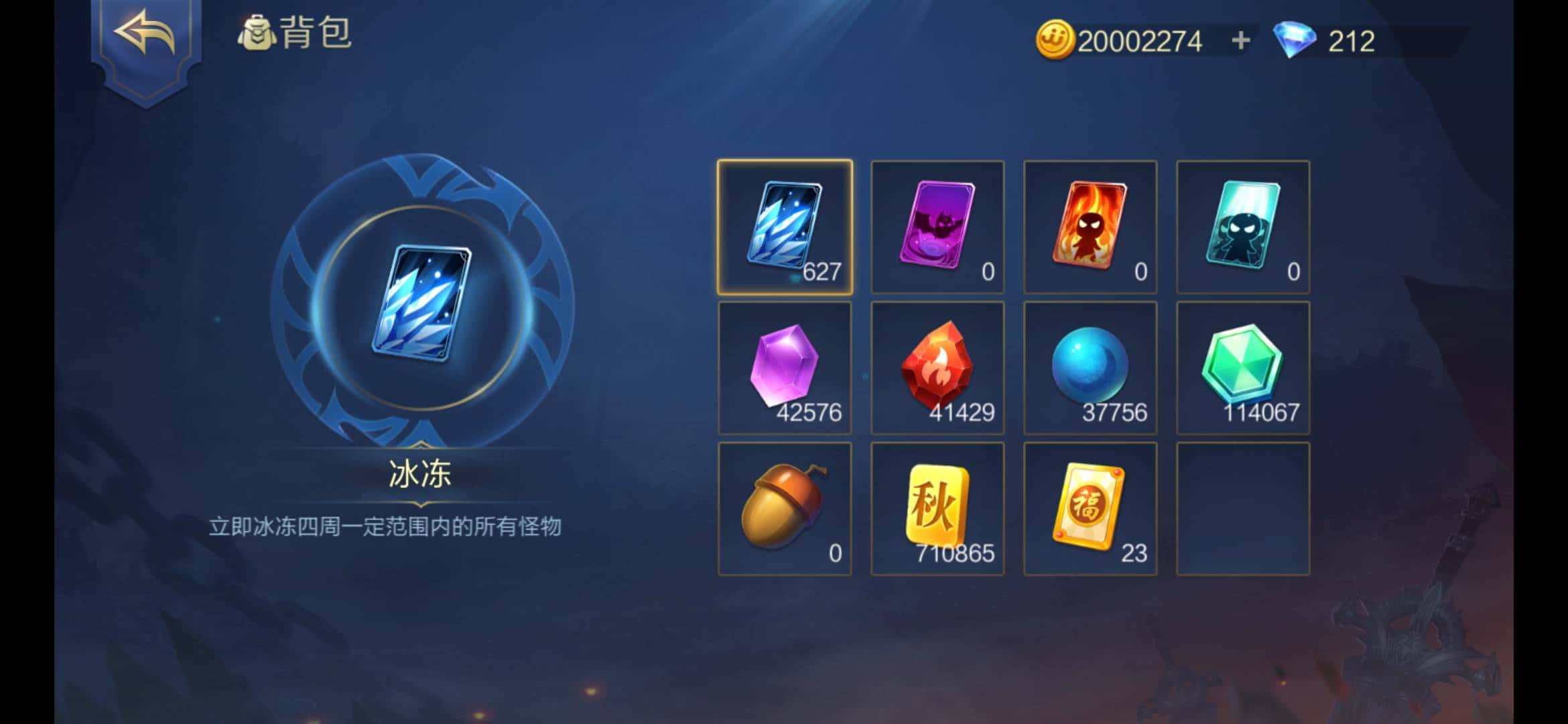Select the golden 秋 autumn tile item
1568x724 pixels.
[937, 511]
